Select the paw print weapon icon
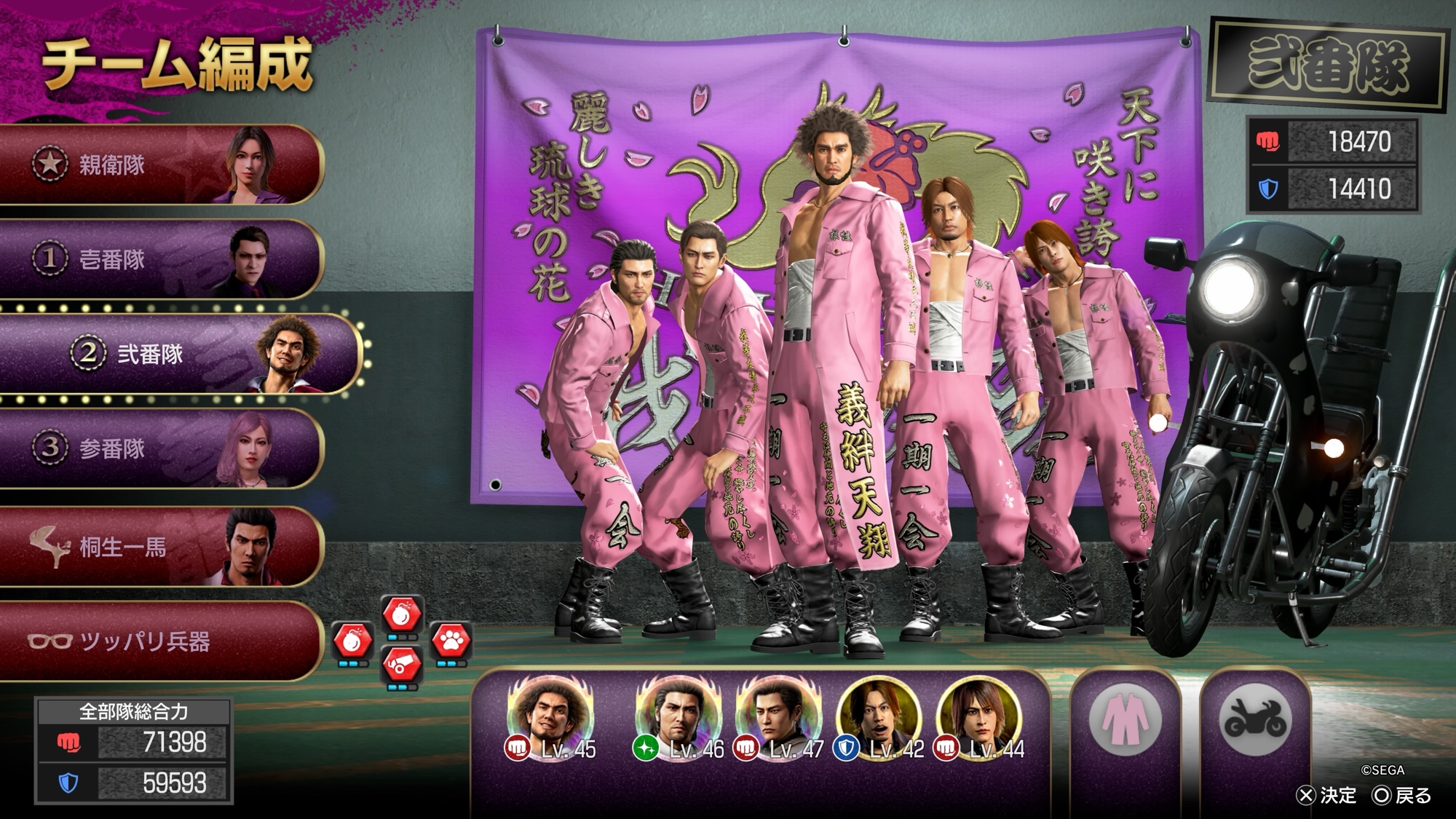Viewport: 1456px width, 819px height. pos(451,641)
